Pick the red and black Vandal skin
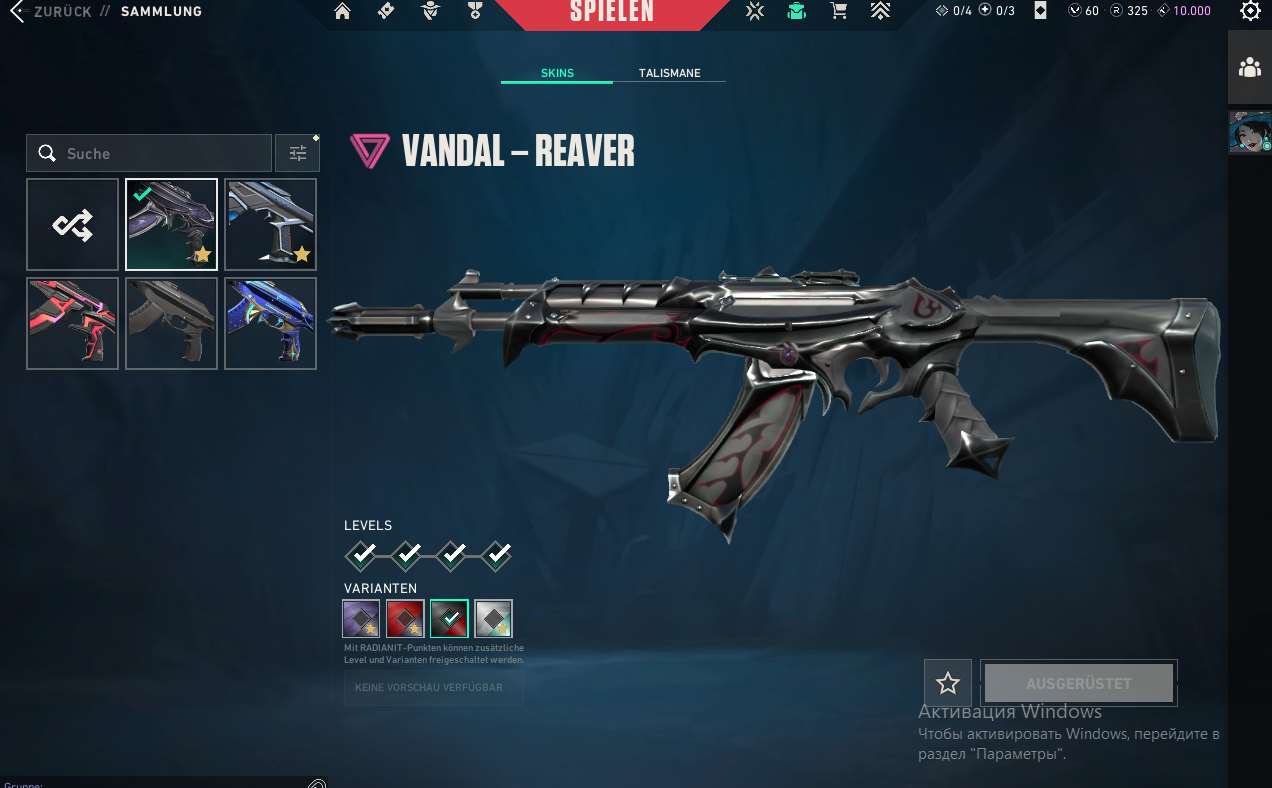The image size is (1272, 788). [72, 323]
